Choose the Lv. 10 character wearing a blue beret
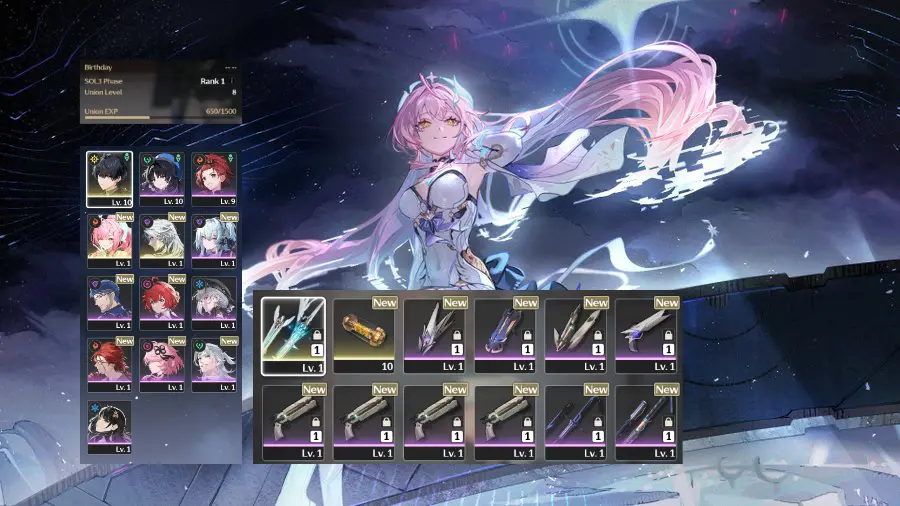 (x=161, y=177)
